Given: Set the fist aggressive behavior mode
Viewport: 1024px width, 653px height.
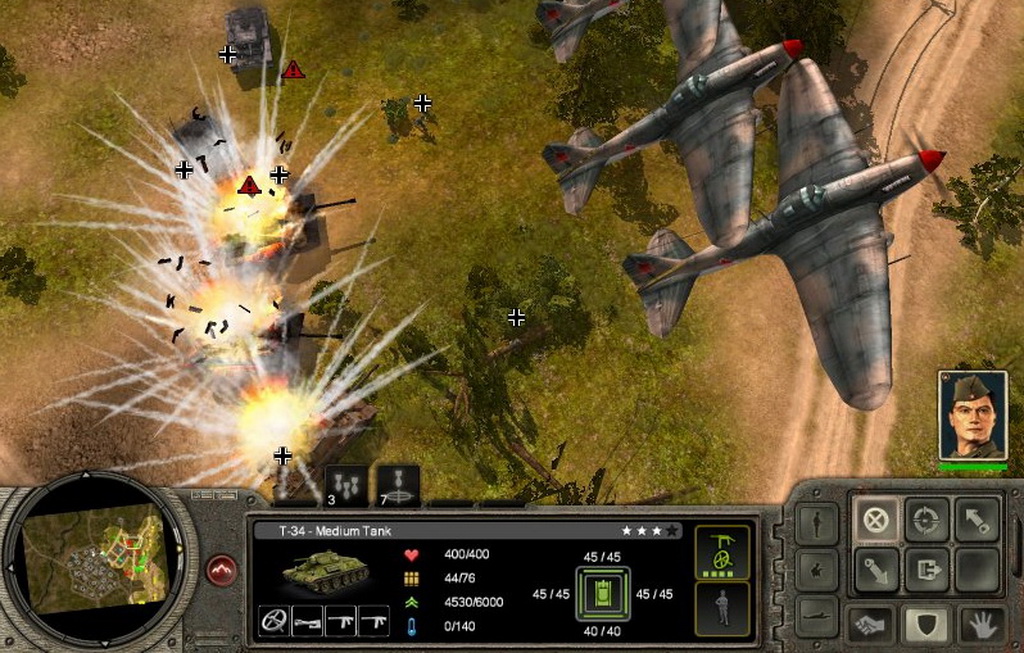Looking at the screenshot, I should (x=870, y=625).
